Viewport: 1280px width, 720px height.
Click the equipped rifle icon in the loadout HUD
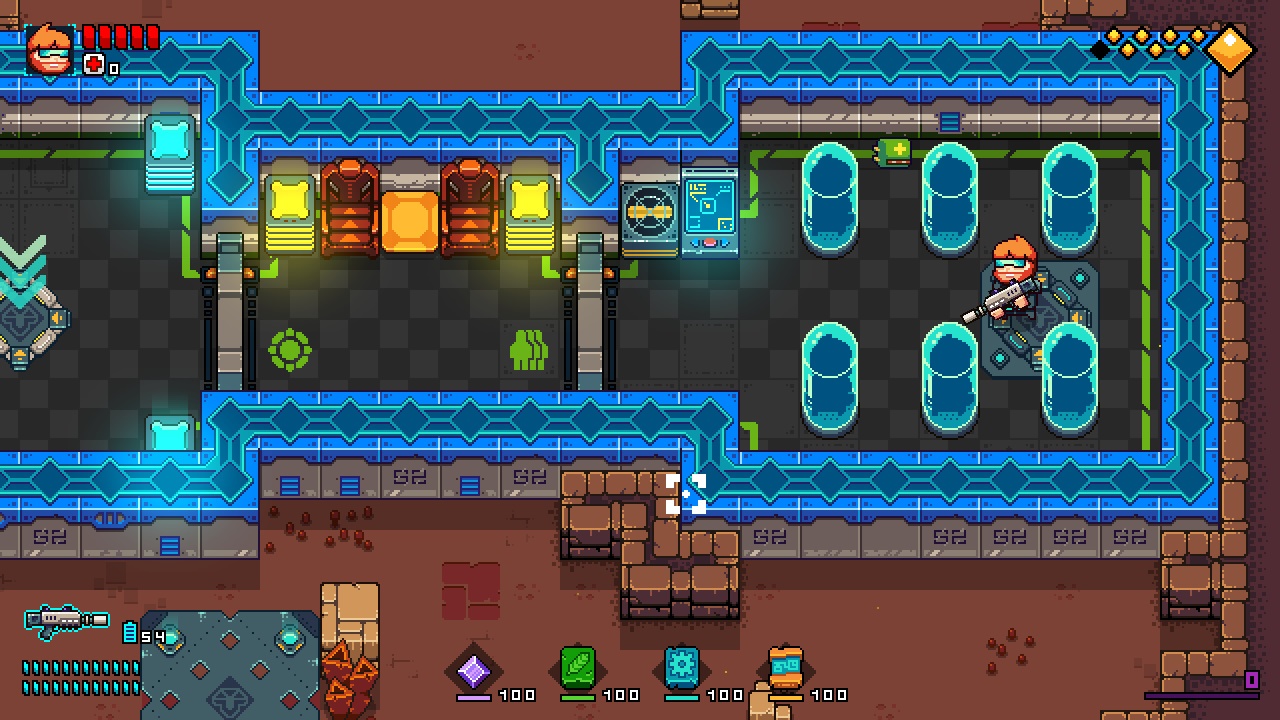(65, 620)
